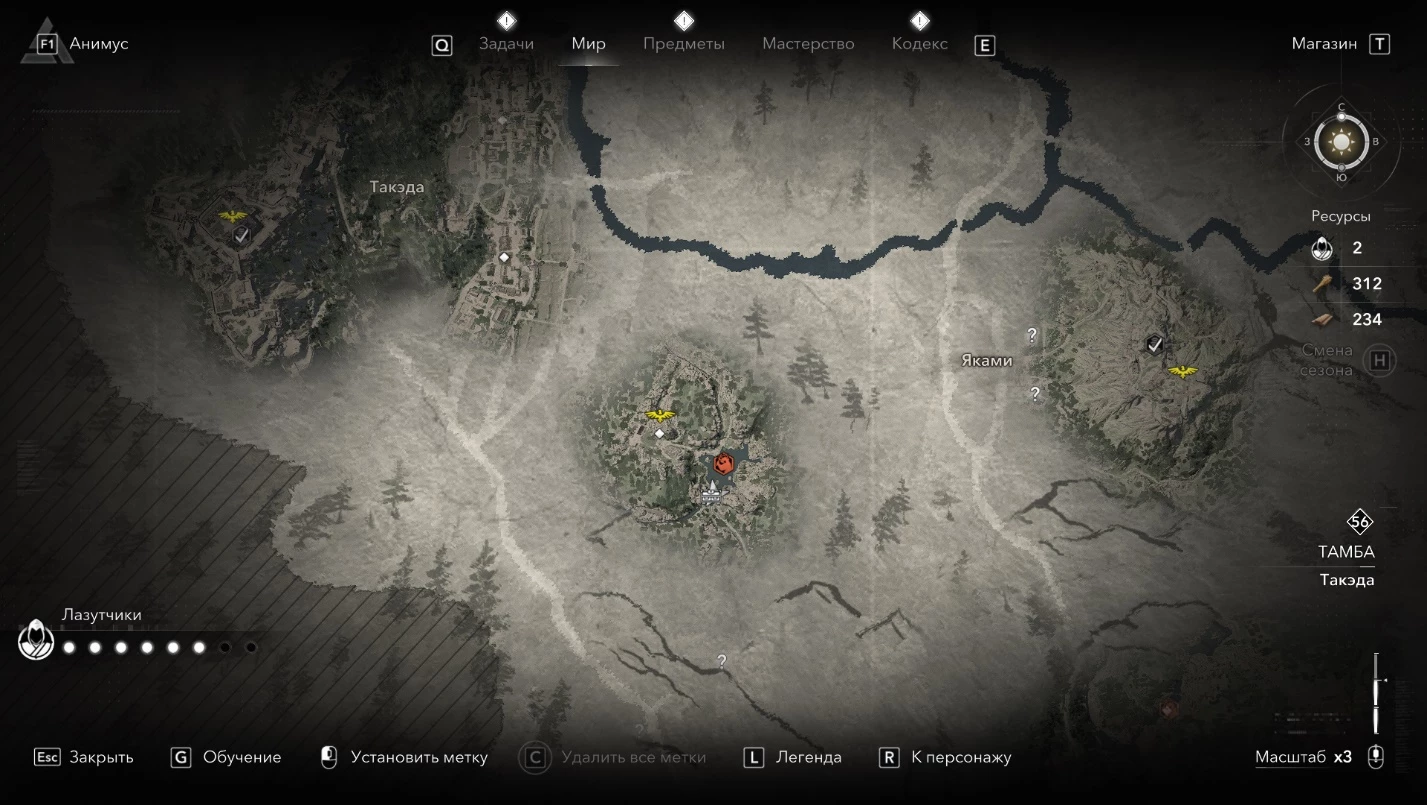Click the Смена сезона button
The image size is (1427, 805).
pos(1380,360)
